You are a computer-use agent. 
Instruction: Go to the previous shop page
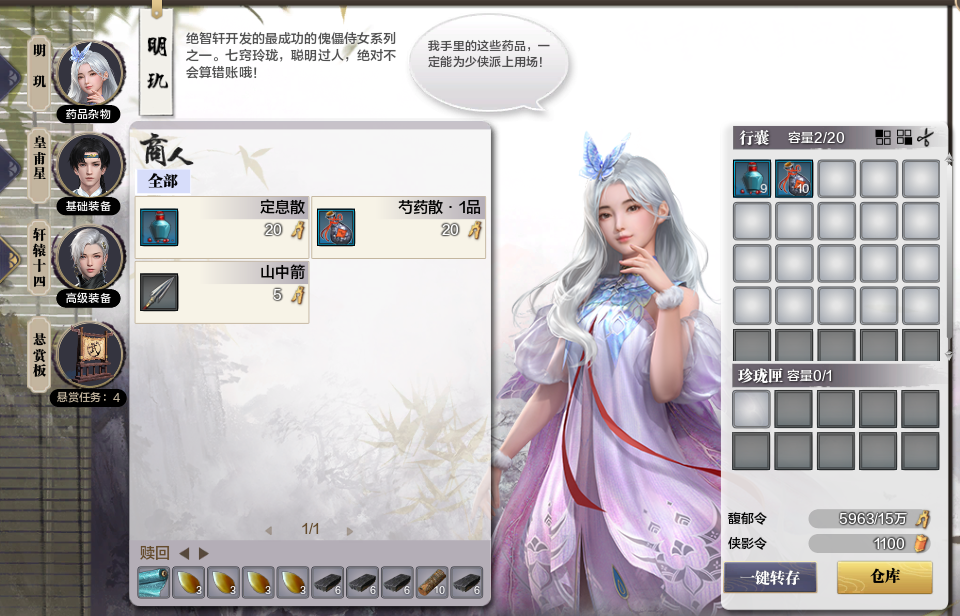[x=268, y=531]
